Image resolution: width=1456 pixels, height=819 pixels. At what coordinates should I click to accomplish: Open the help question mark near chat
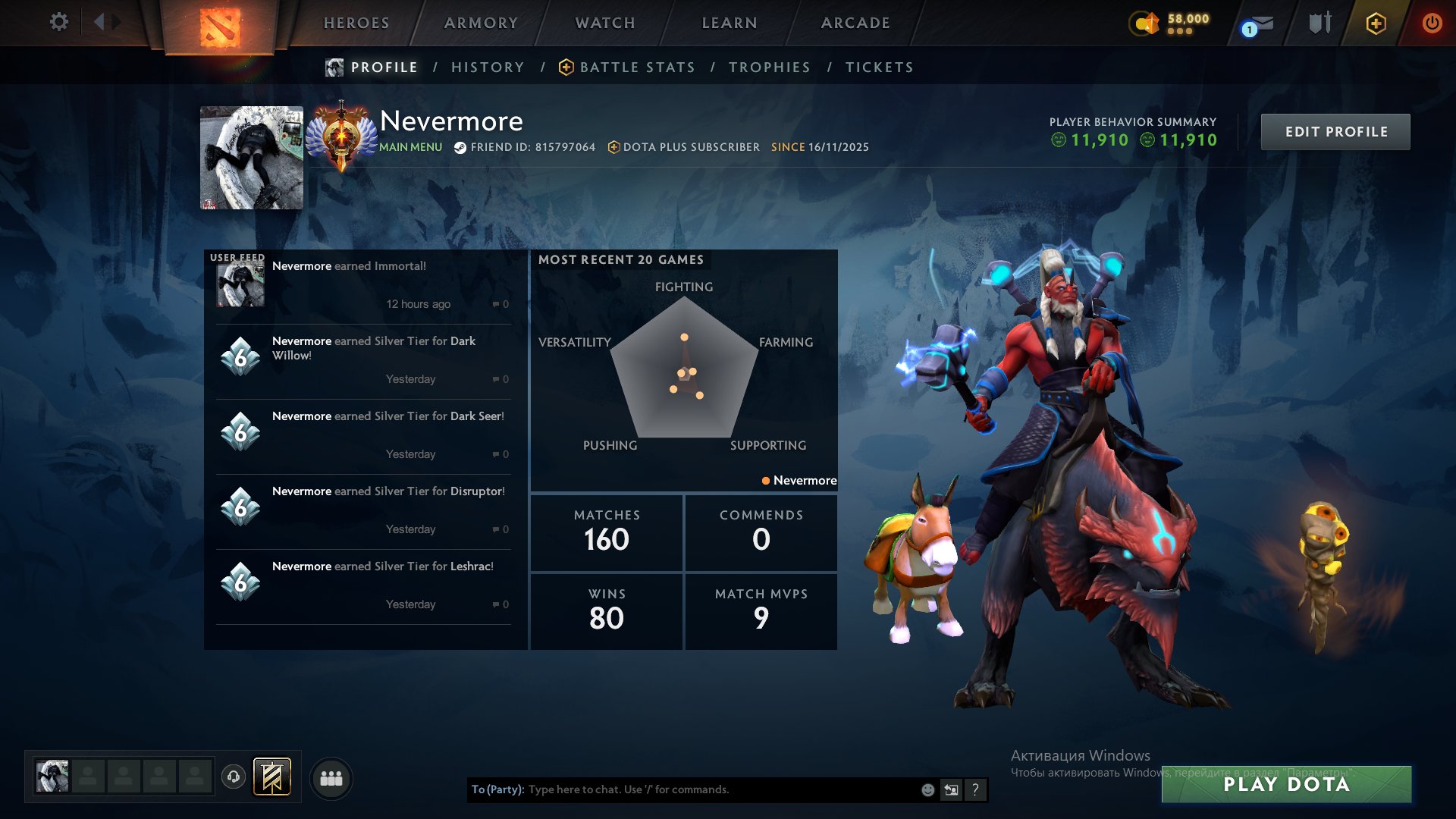pos(975,789)
